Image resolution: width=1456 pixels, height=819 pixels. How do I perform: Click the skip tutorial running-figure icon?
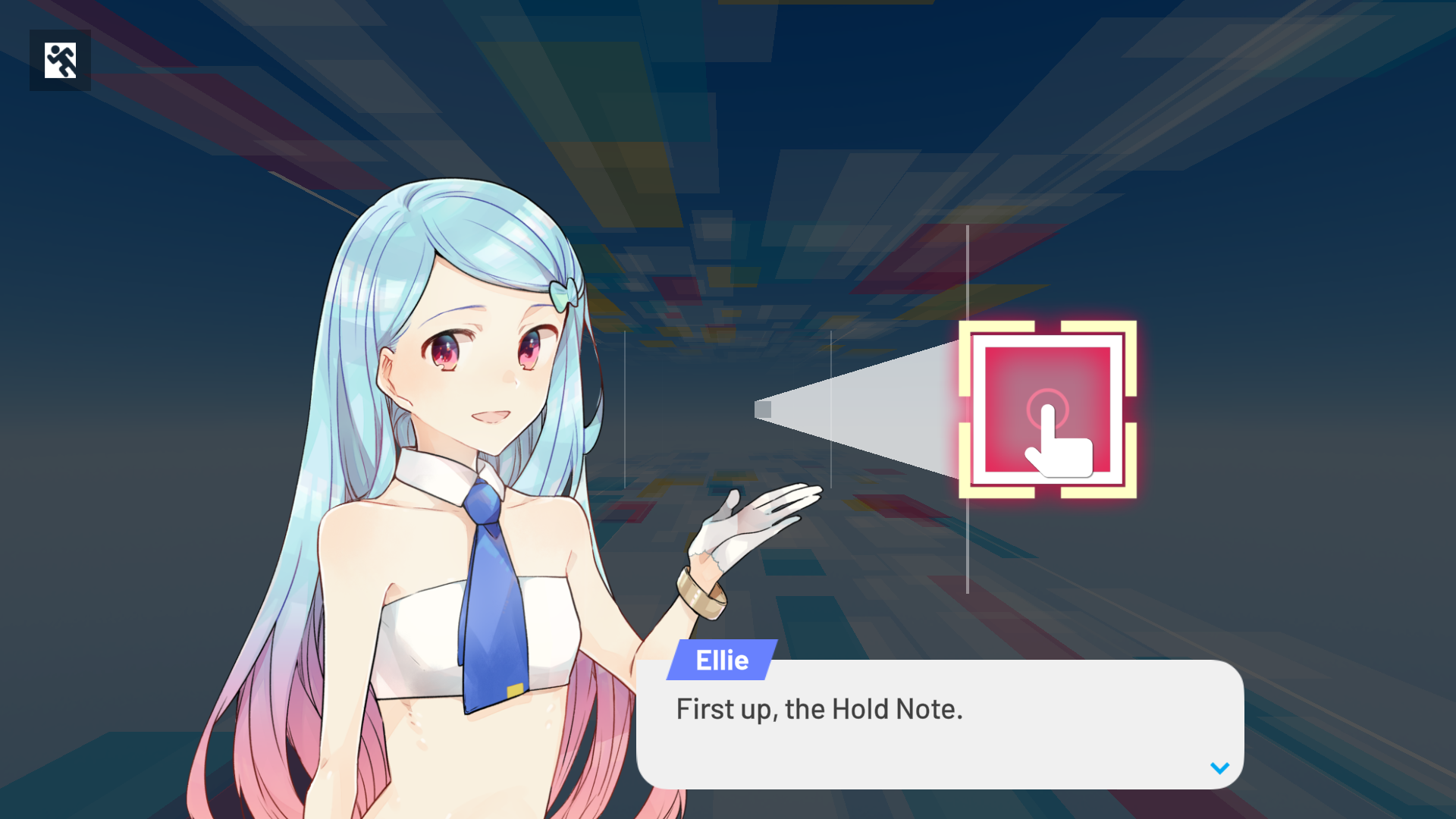click(x=60, y=60)
